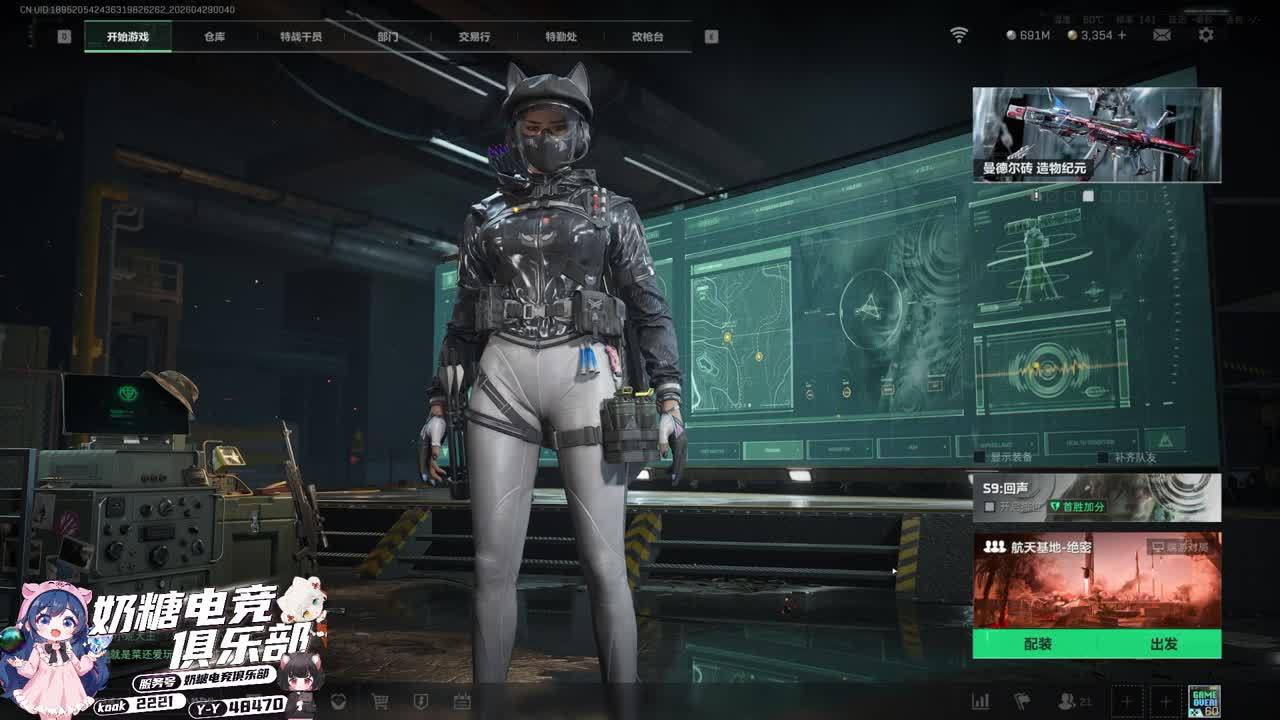Open the 仓库 warehouse tab
The width and height of the screenshot is (1280, 720).
pos(214,37)
